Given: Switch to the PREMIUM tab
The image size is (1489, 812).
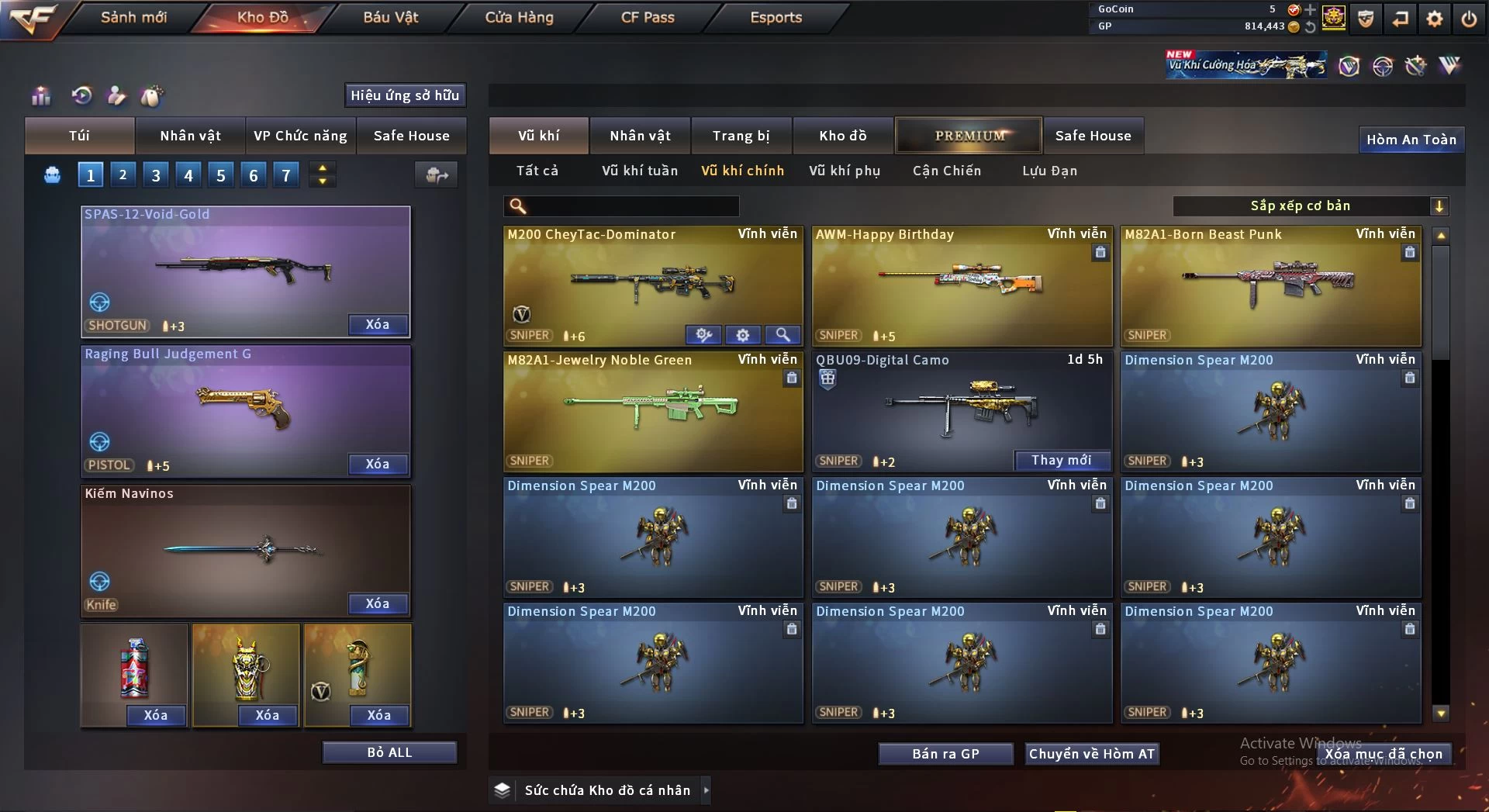Looking at the screenshot, I should 969,136.
